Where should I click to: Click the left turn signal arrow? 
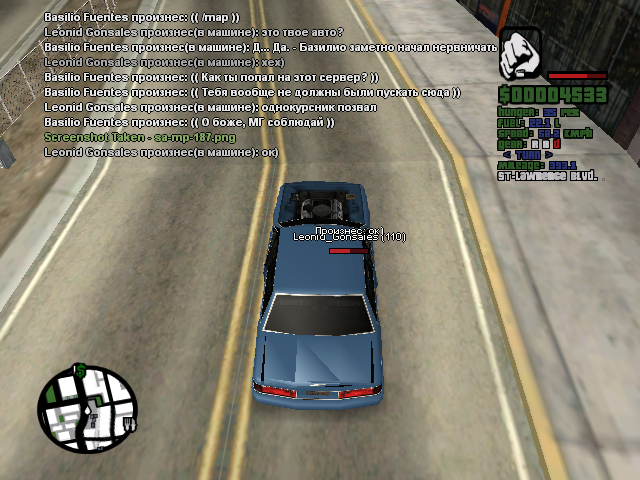(x=507, y=155)
